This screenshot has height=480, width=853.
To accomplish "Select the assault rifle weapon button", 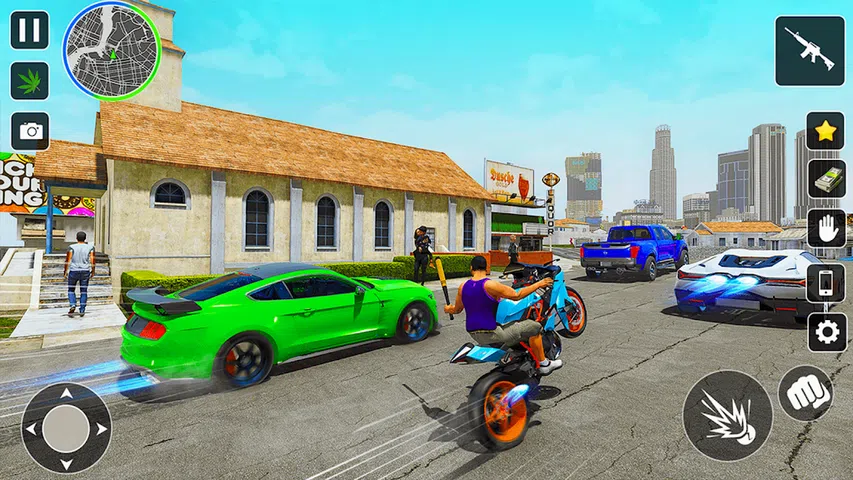I will 809,51.
